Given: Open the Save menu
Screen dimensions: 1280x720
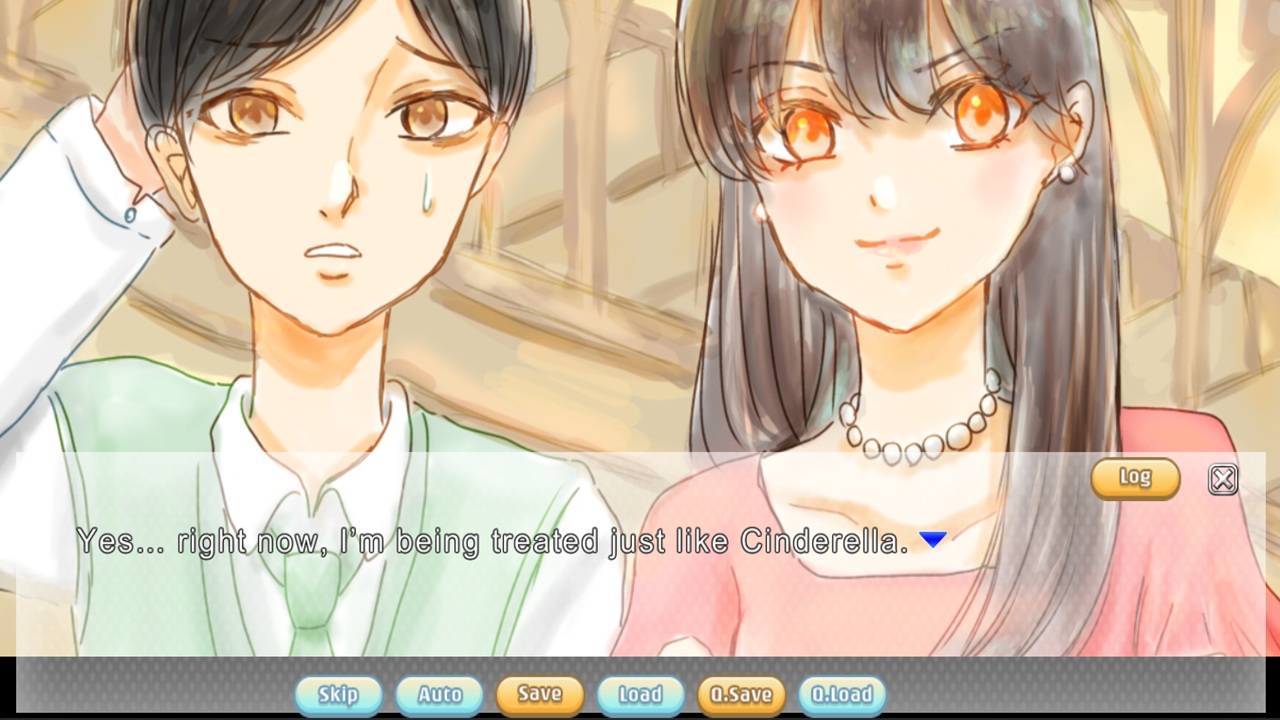Looking at the screenshot, I should point(539,694).
